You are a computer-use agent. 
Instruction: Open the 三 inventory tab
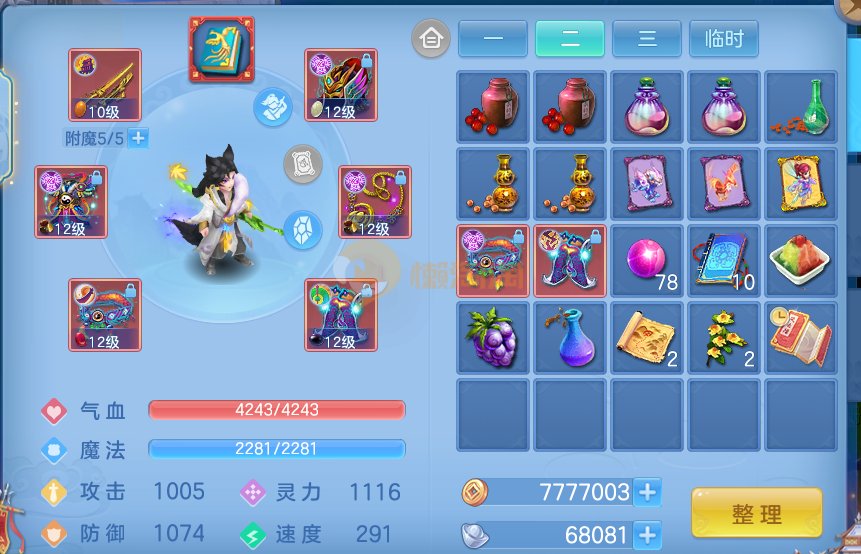[646, 39]
